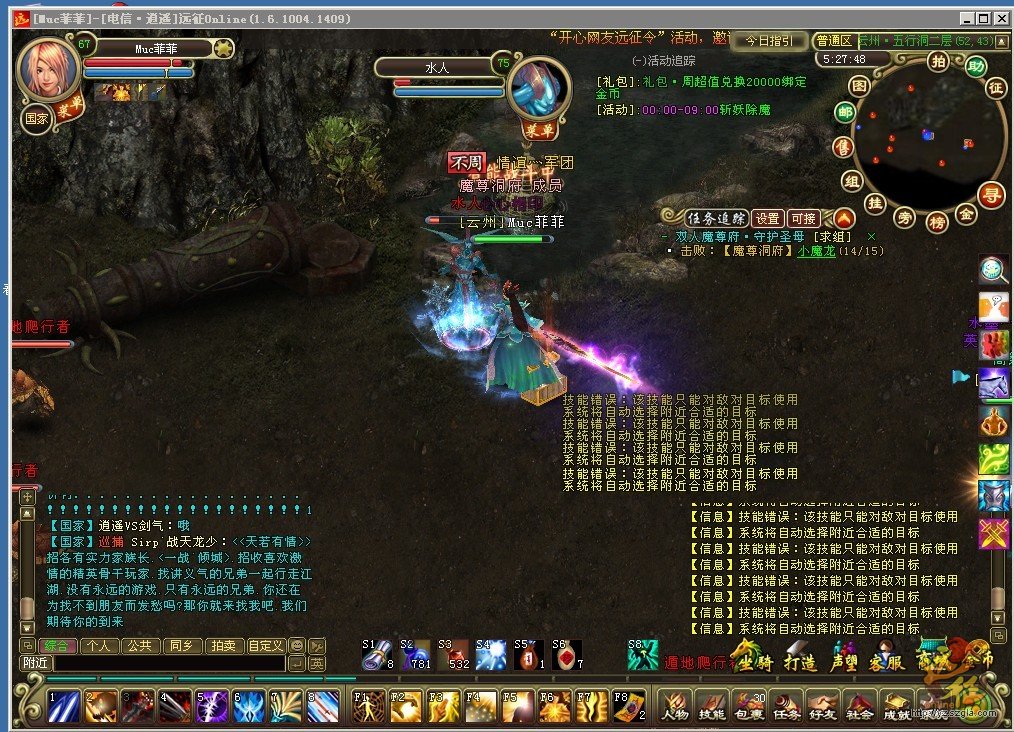This screenshot has width=1014, height=732.
Task: Switch chat to the 个人 tab
Action: coord(99,646)
